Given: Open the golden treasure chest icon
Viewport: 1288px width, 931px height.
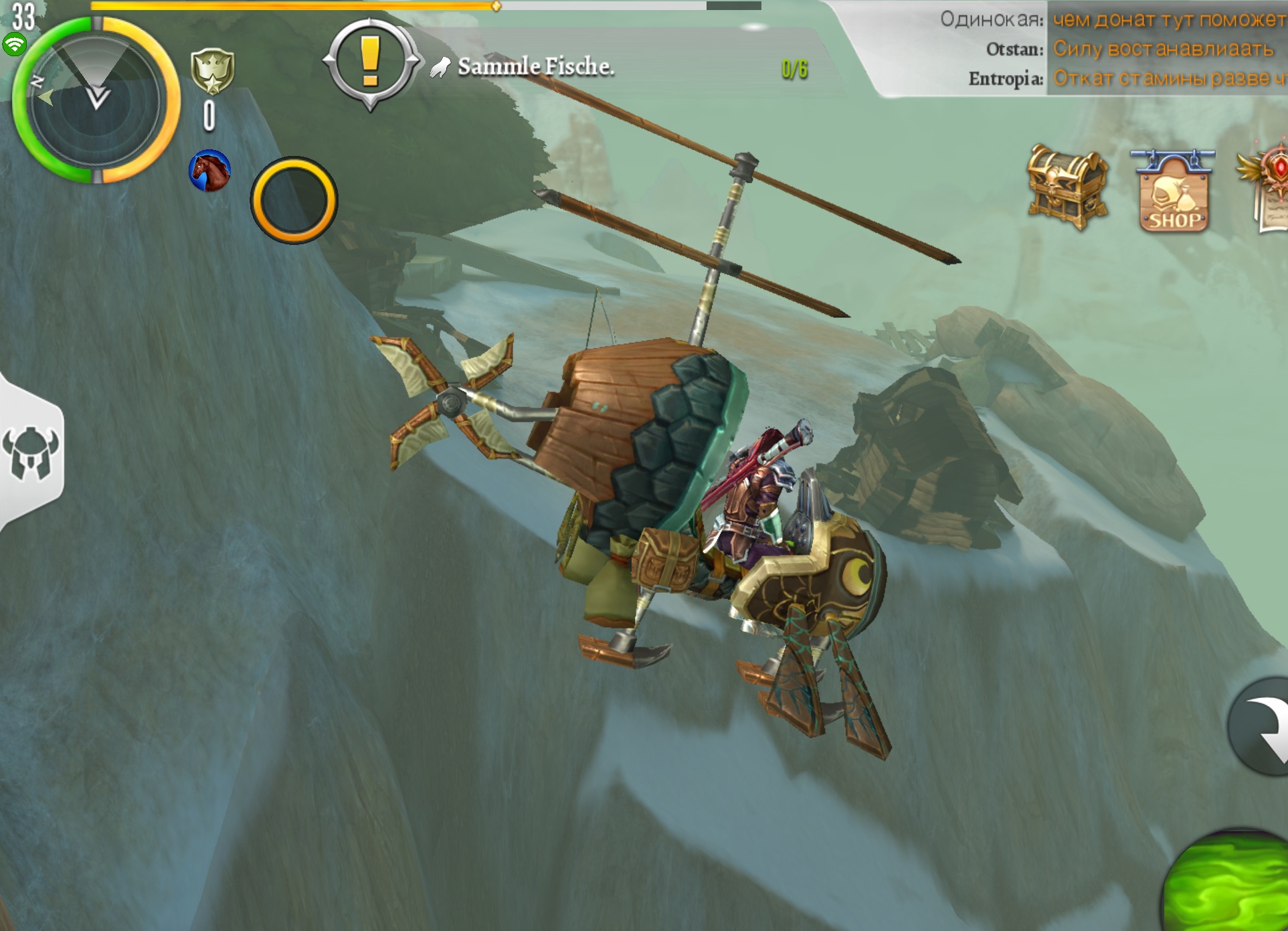Looking at the screenshot, I should 1067,187.
